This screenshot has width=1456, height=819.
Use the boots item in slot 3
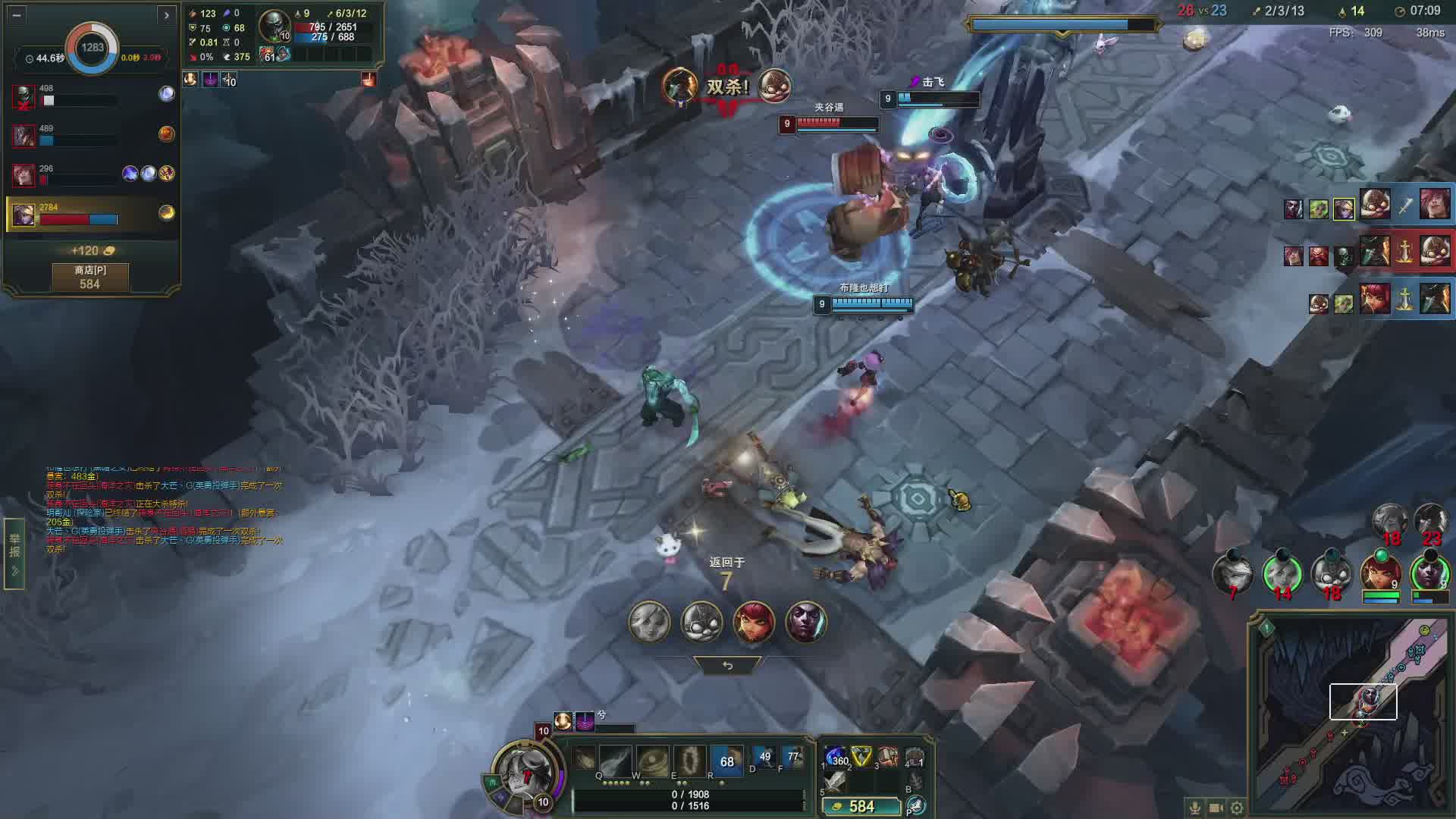pos(886,756)
